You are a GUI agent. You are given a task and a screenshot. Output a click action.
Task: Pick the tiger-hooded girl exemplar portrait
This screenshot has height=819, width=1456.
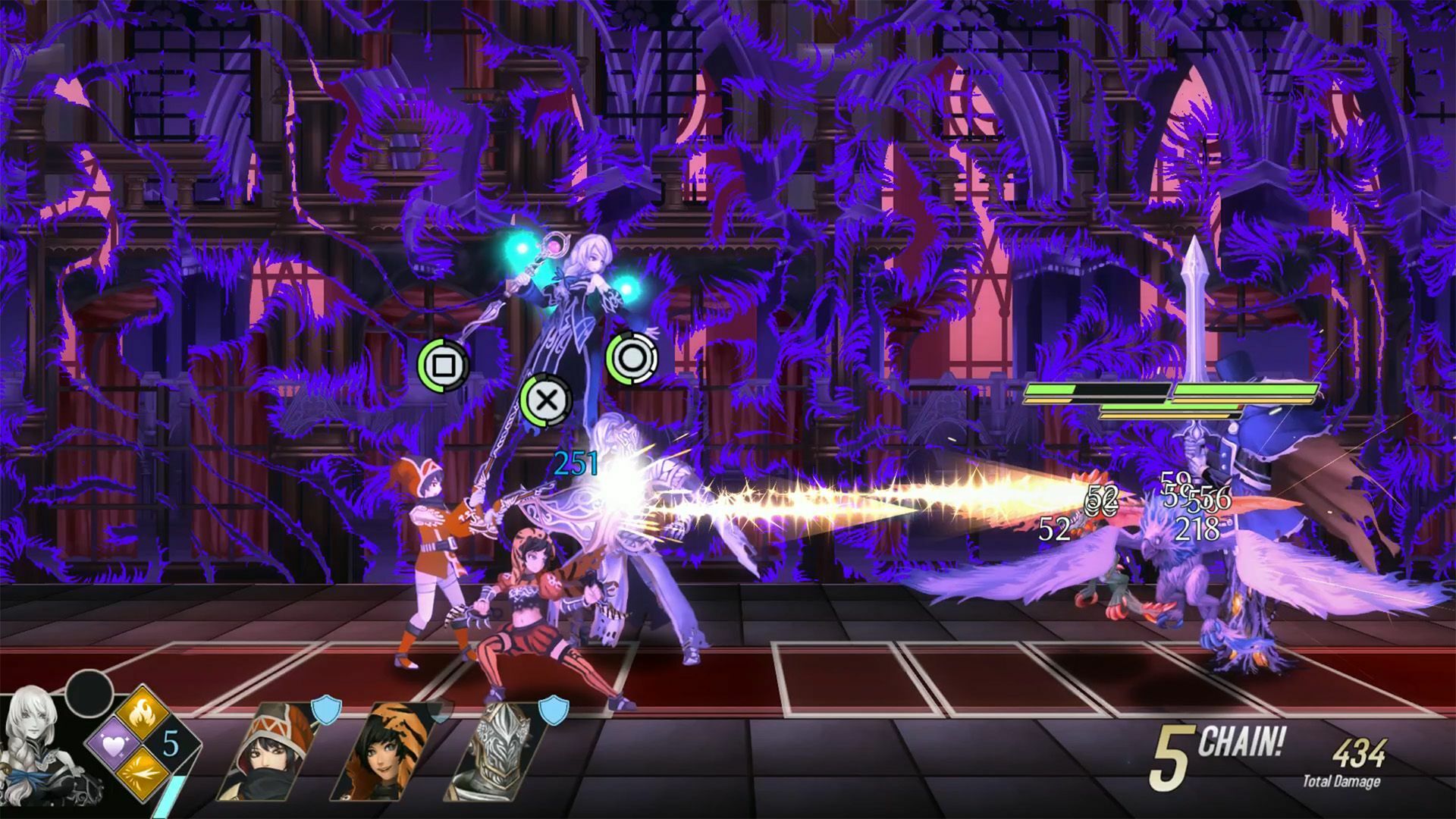[x=383, y=751]
